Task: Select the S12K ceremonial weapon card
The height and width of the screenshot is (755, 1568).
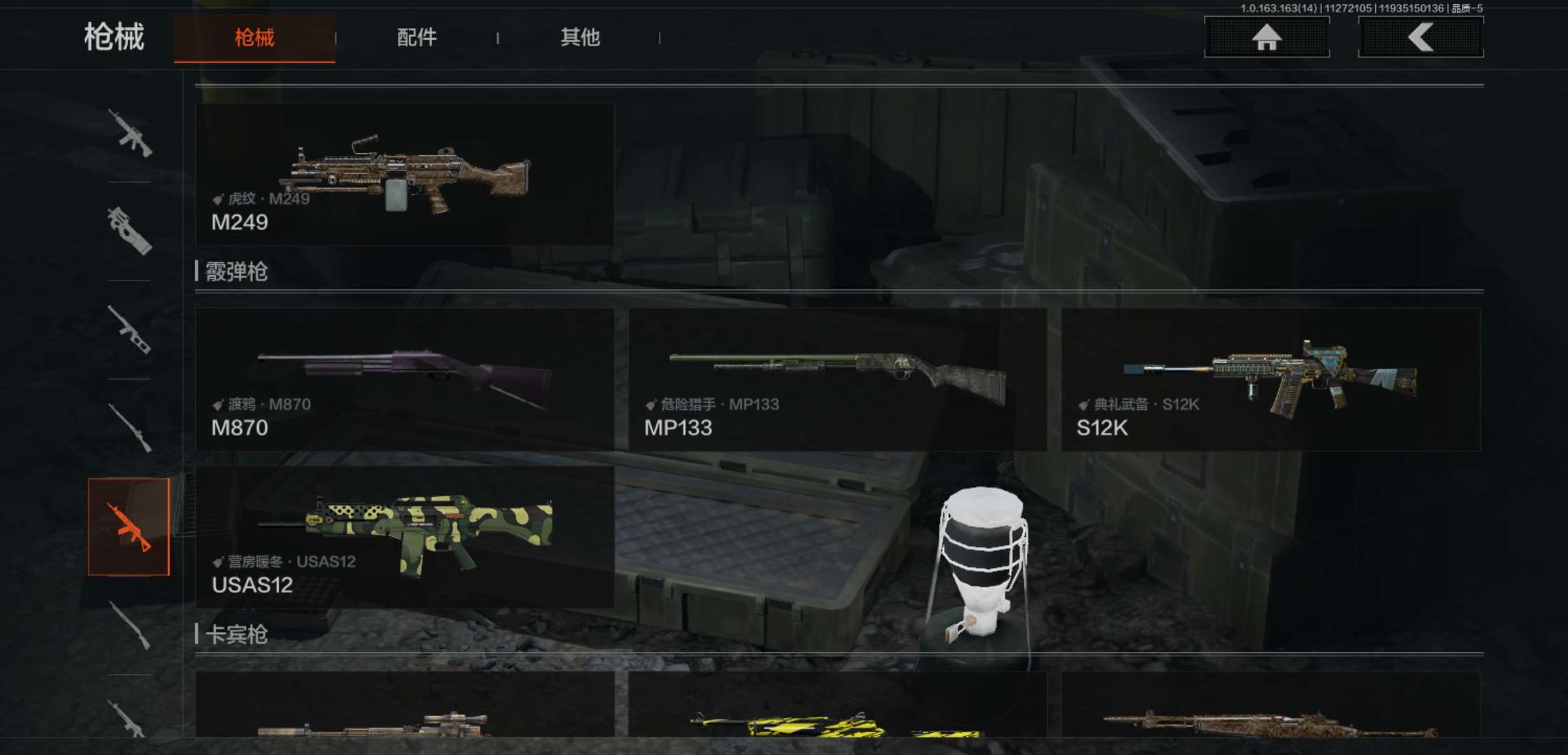Action: 1270,380
